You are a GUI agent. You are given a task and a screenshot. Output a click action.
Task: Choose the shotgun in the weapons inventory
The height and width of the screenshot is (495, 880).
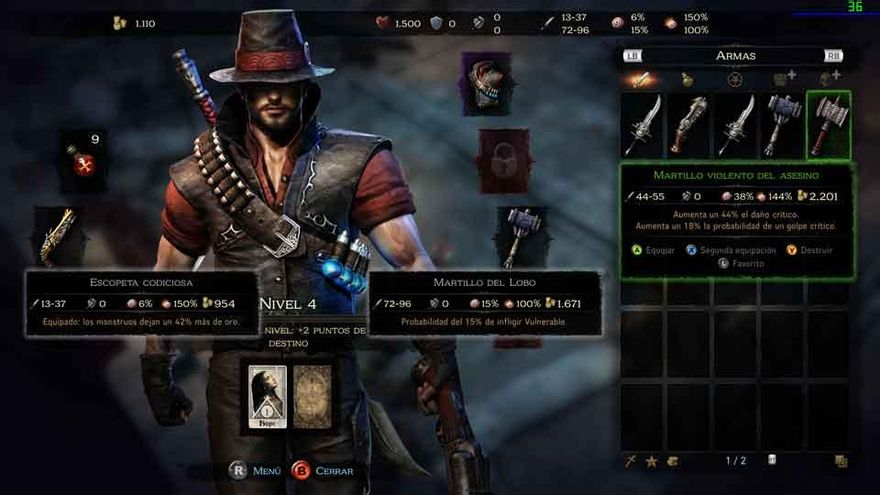(x=690, y=125)
